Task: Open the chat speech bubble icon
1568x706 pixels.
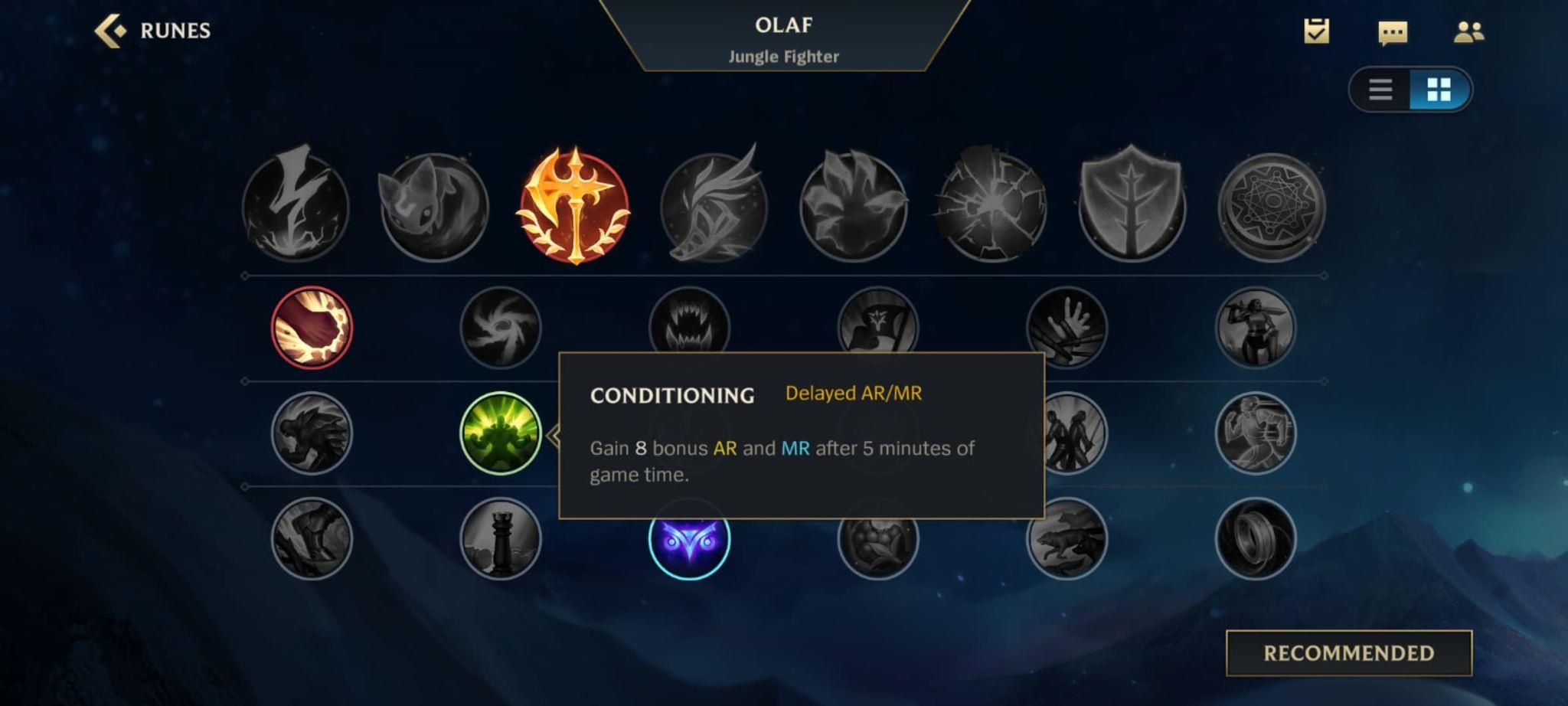Action: pos(1392,32)
